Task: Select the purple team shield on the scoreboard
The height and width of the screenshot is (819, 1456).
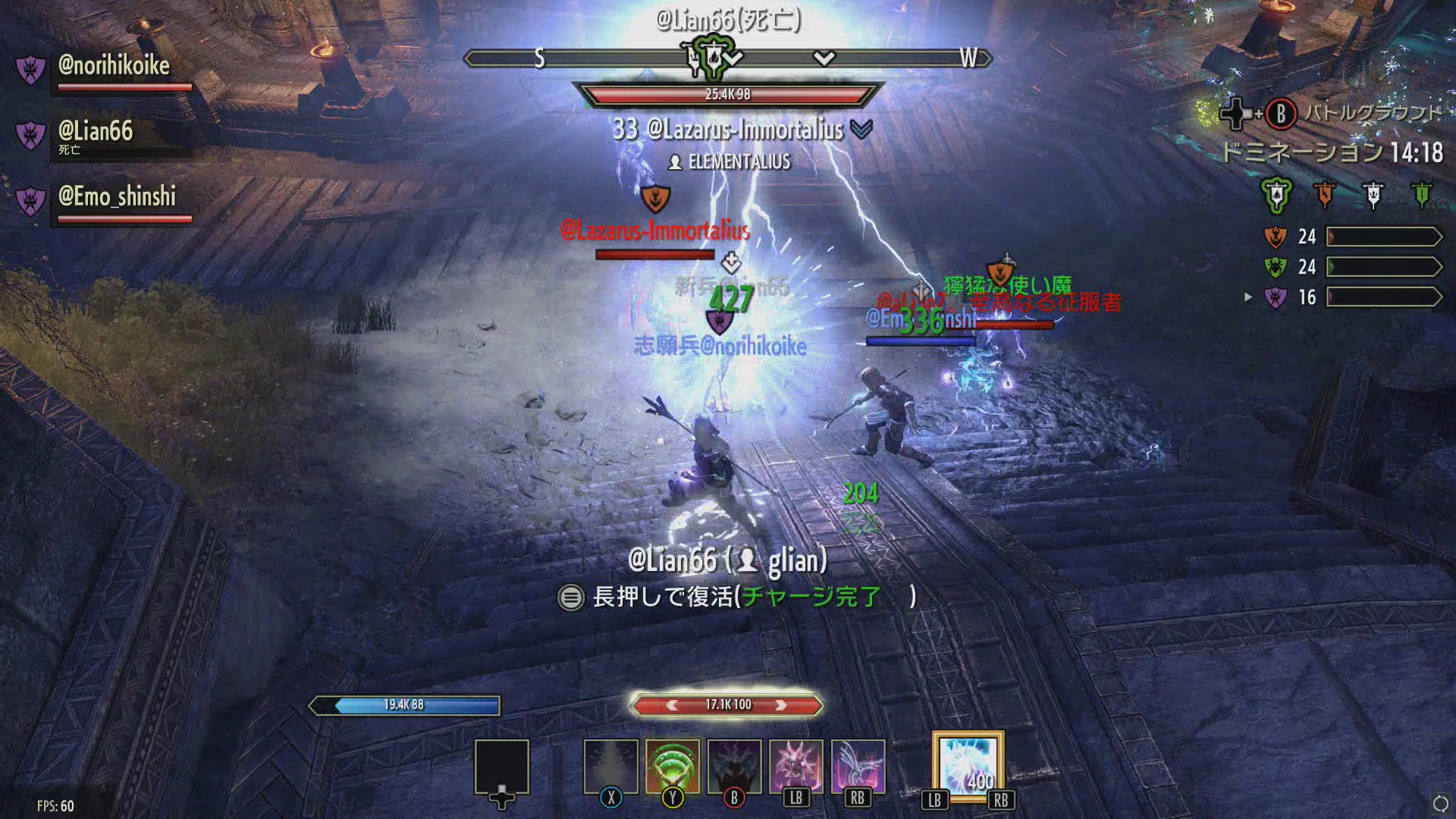Action: 1275,297
